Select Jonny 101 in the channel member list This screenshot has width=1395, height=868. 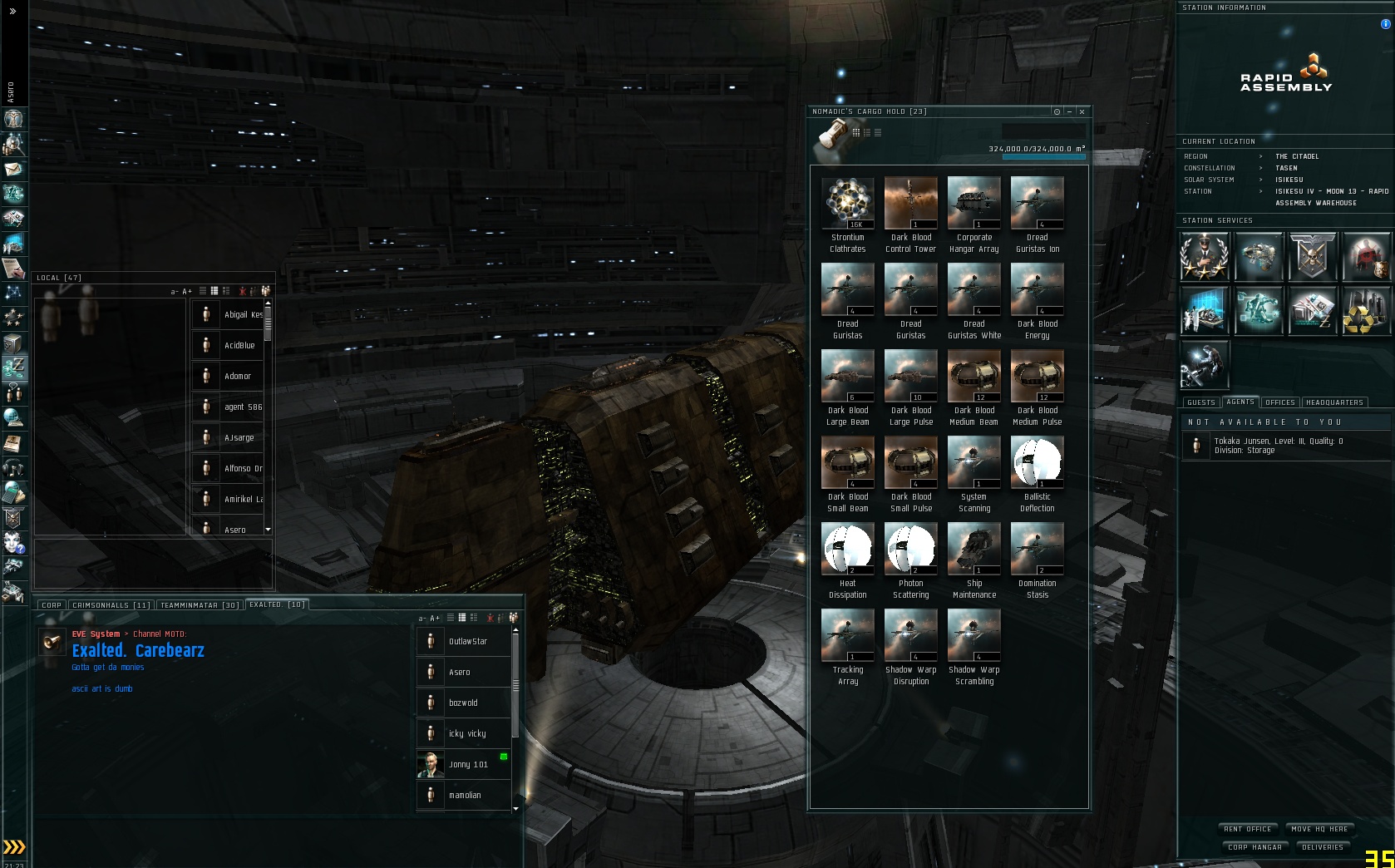(464, 765)
